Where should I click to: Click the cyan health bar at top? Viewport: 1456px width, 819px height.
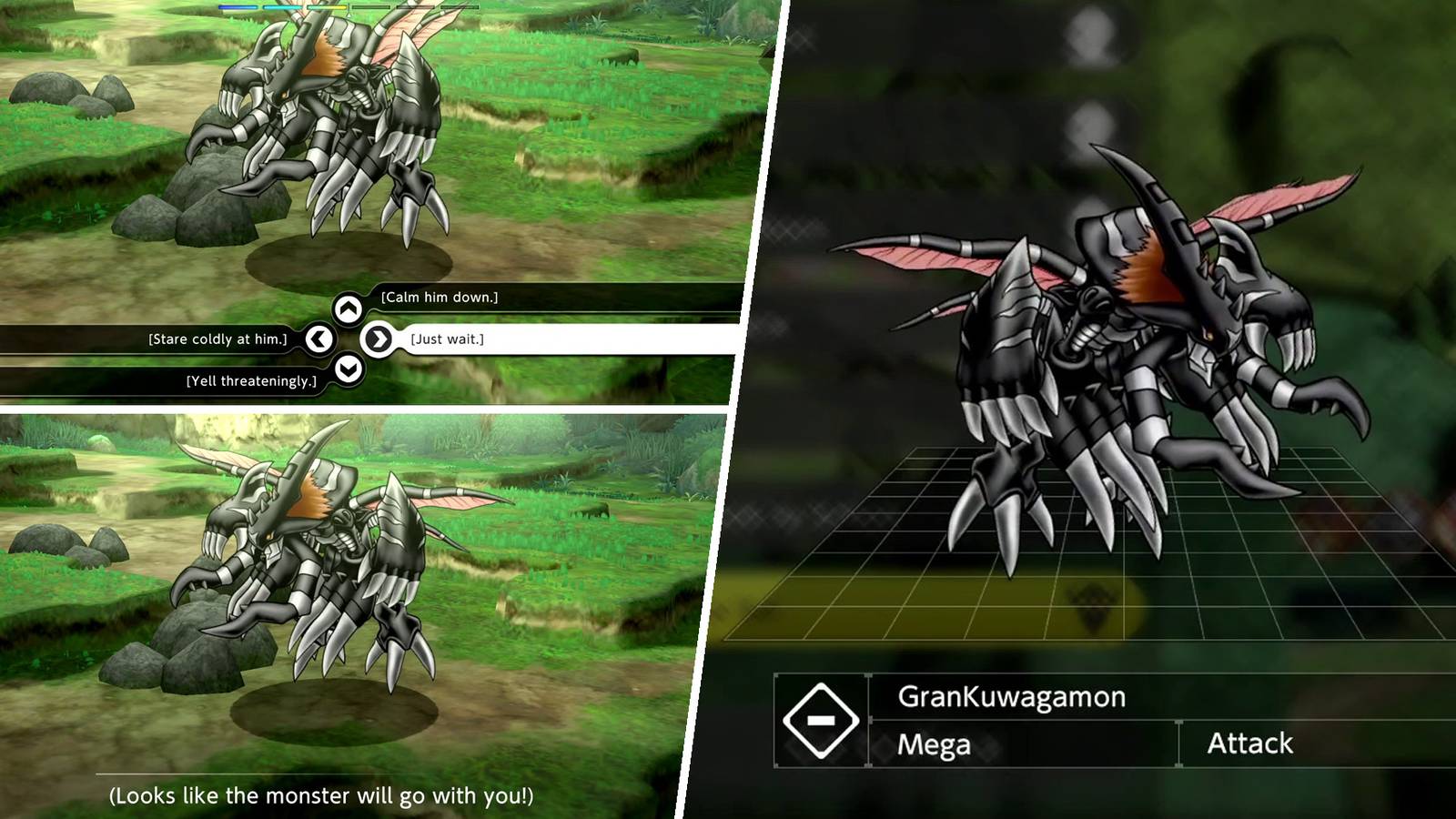click(284, 6)
